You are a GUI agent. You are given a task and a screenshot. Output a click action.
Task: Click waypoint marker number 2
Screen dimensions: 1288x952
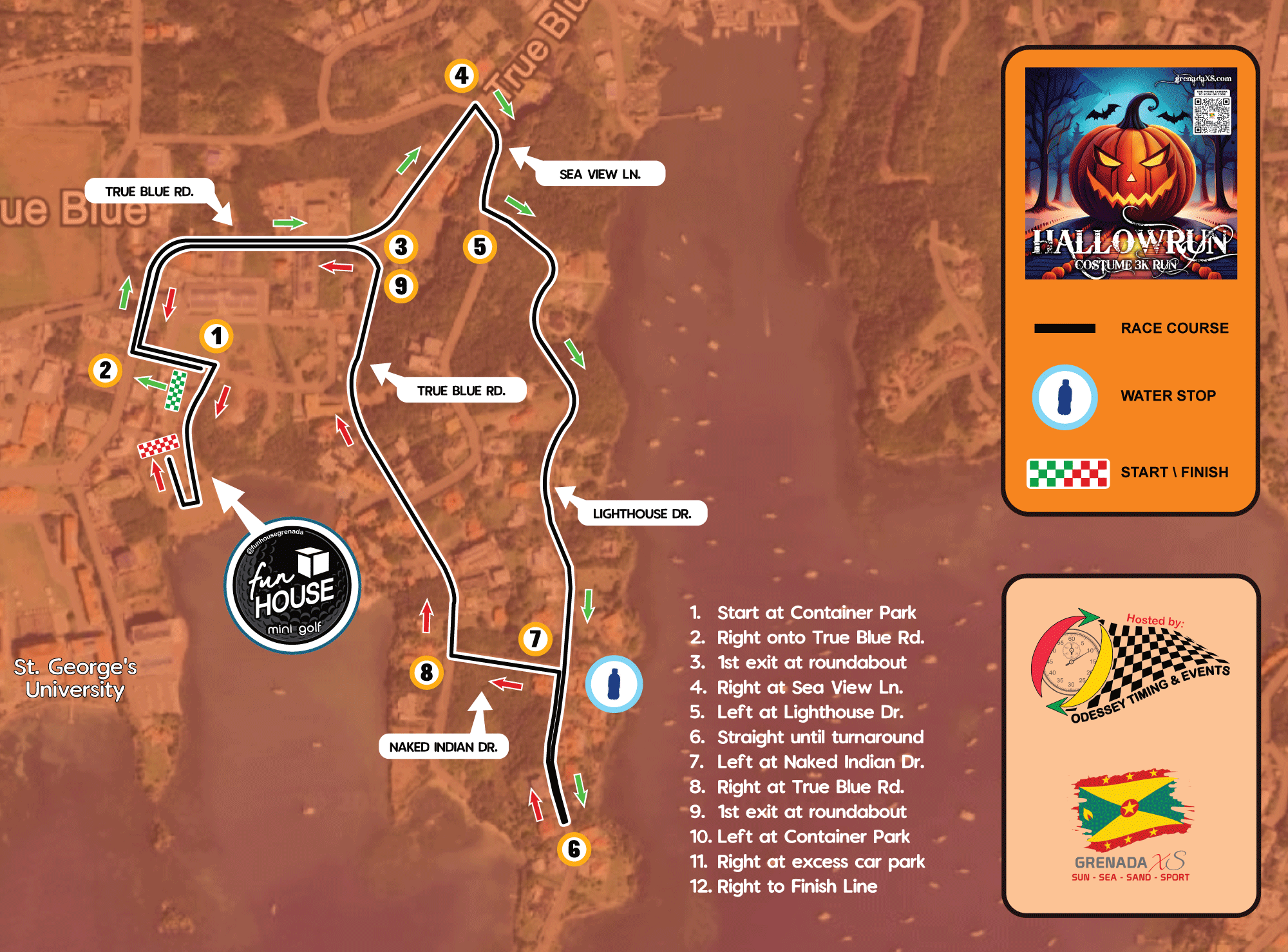coord(105,370)
